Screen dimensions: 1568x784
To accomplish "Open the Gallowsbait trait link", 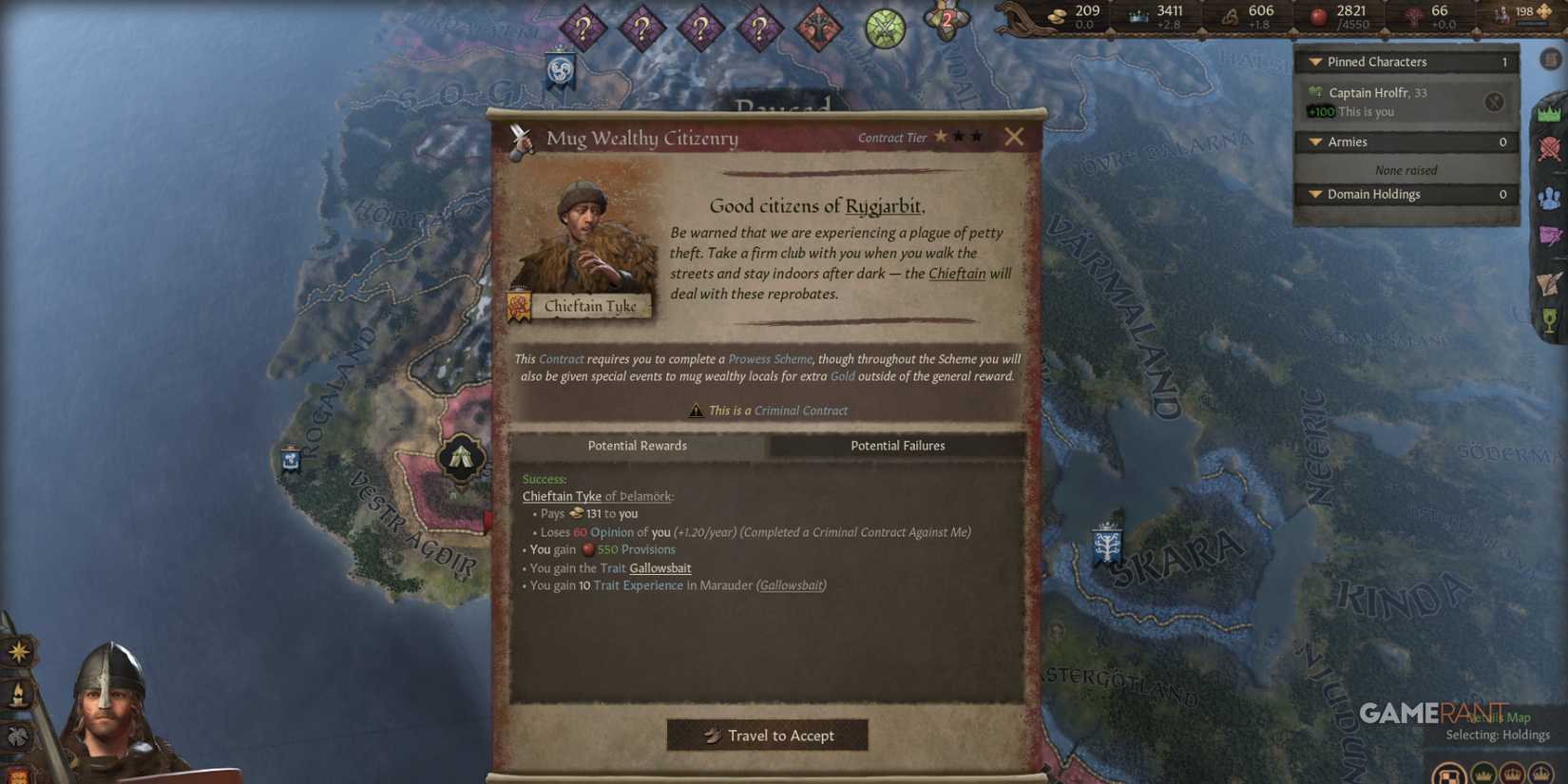I will [660, 567].
